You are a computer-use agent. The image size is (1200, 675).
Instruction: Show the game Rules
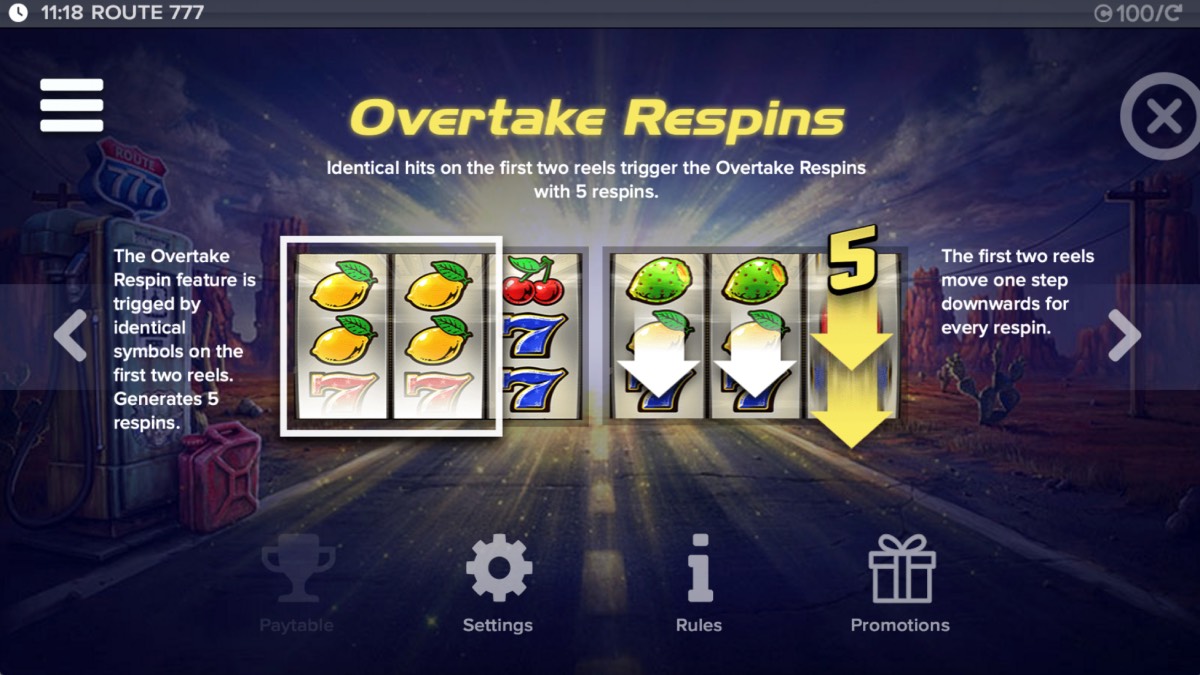point(699,582)
